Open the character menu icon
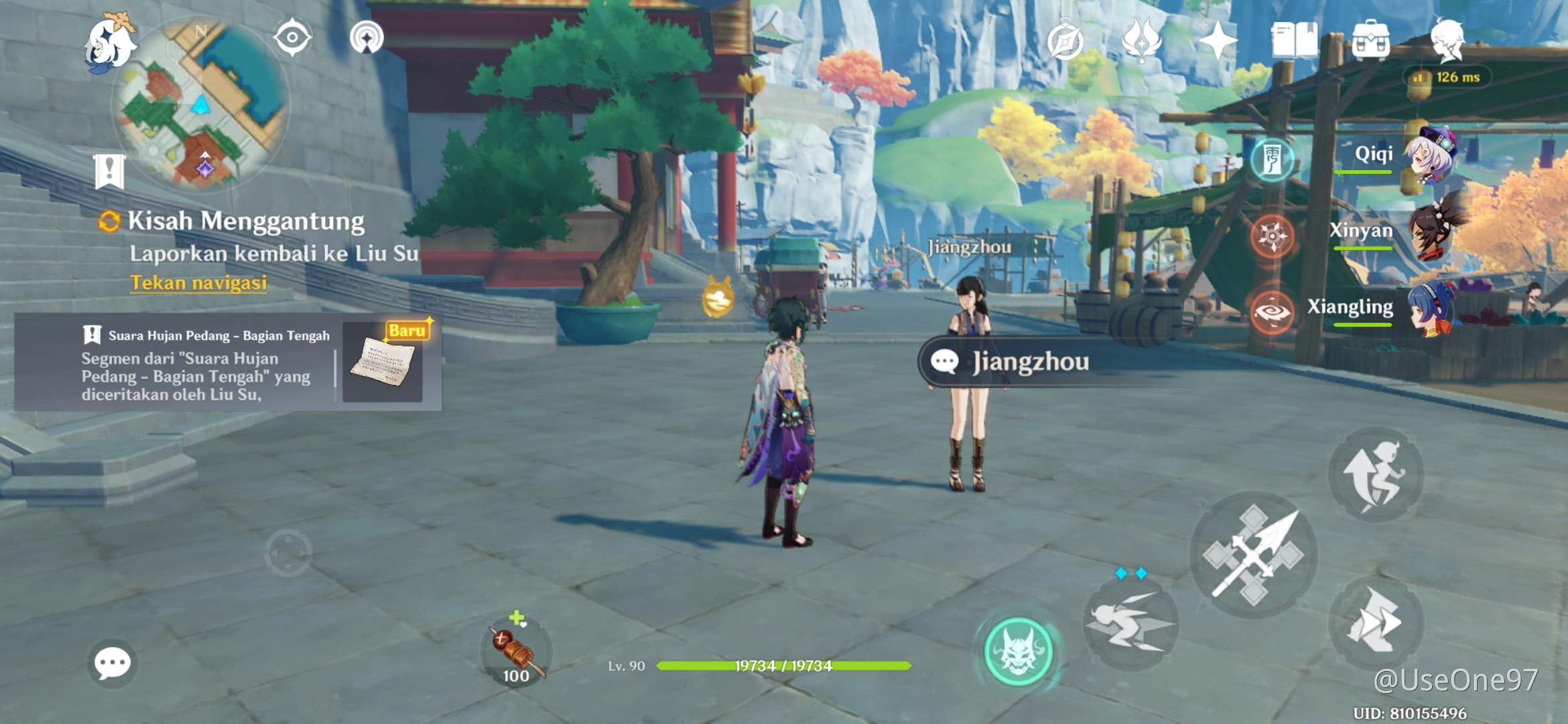 (x=1447, y=40)
